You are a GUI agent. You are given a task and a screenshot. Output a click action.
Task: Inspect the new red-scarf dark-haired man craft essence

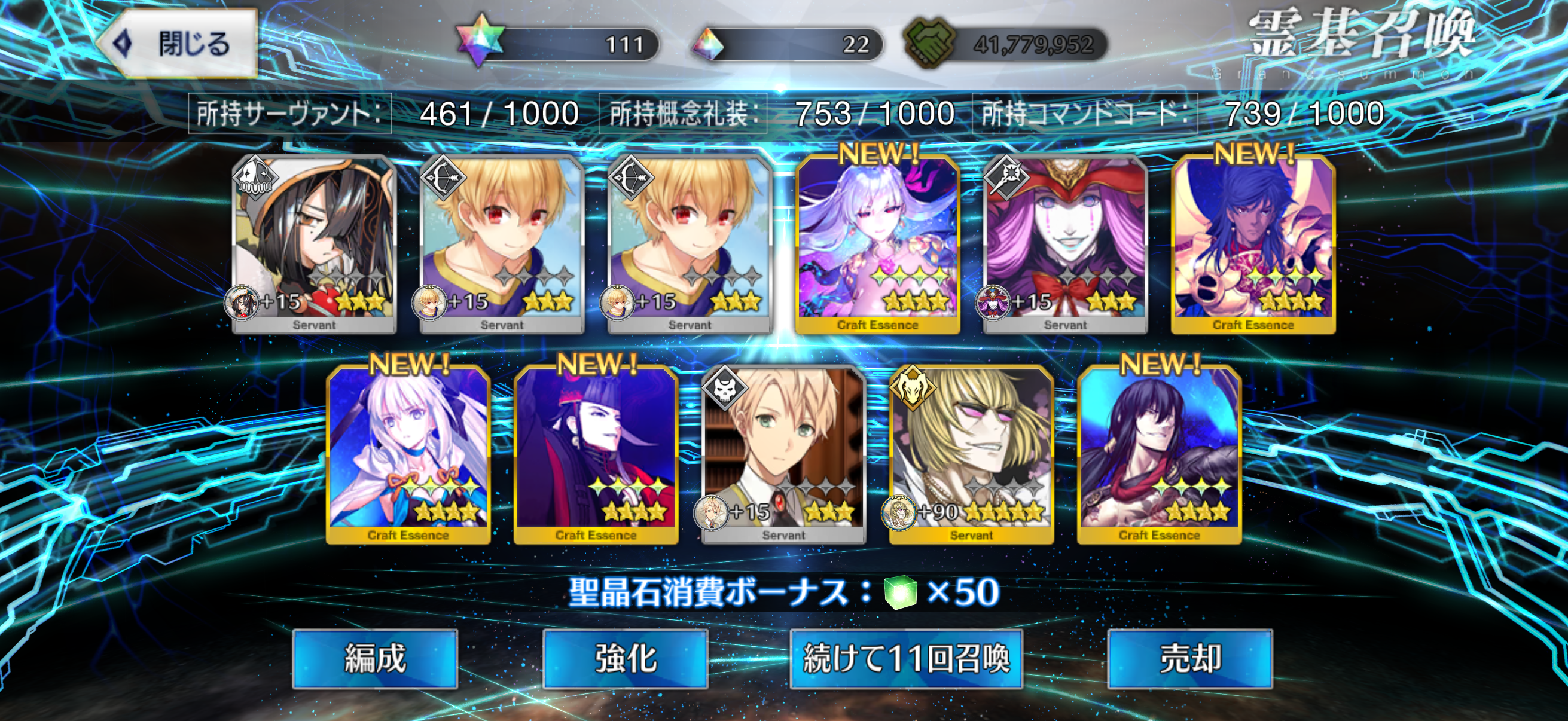[1159, 453]
